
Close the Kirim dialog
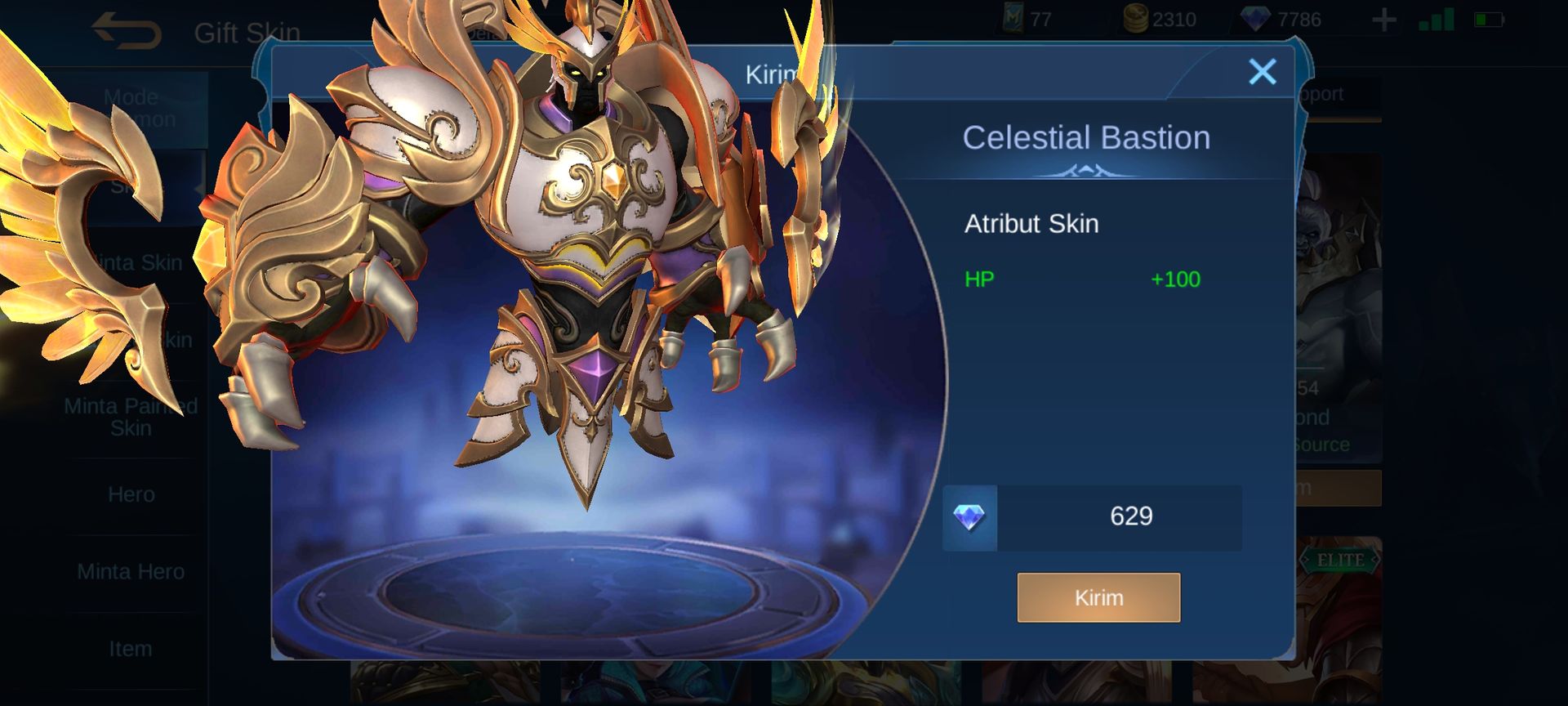(x=1262, y=73)
